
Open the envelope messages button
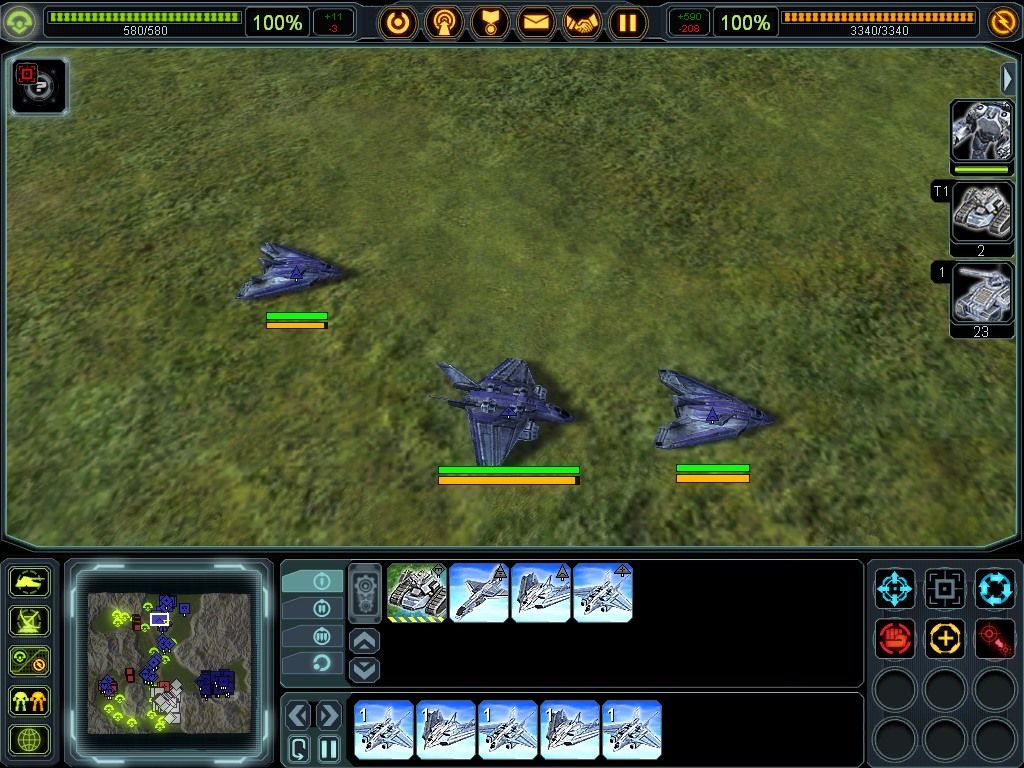coord(536,22)
